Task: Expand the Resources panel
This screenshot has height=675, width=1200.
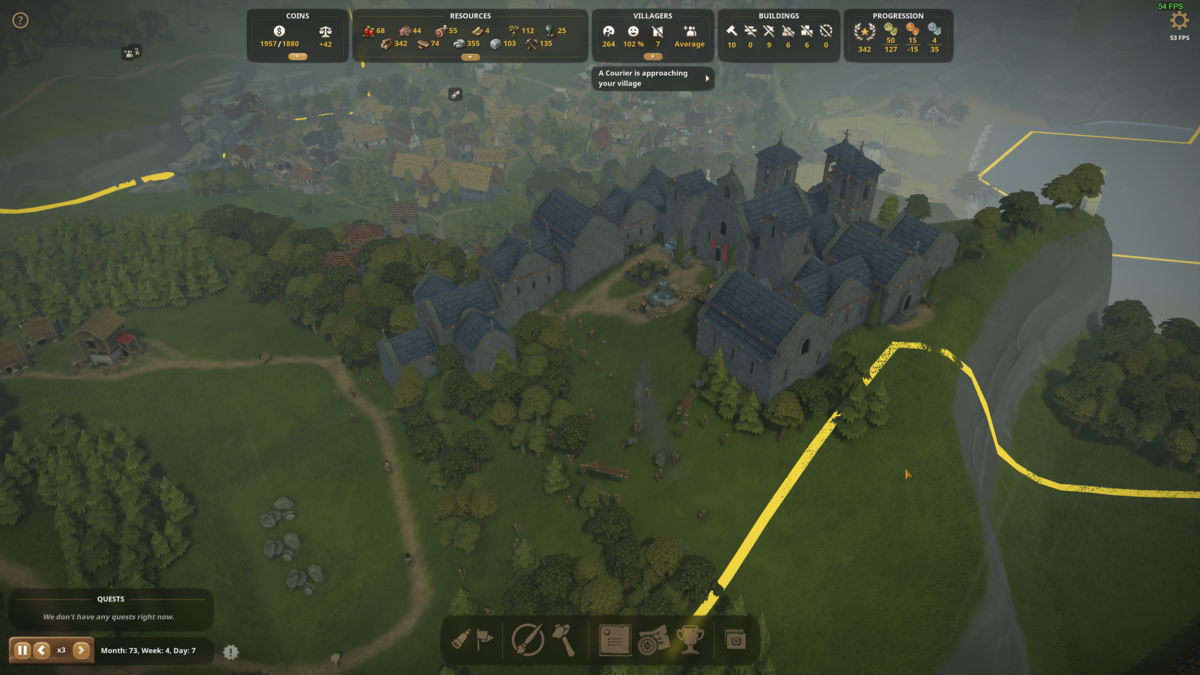Action: click(470, 57)
